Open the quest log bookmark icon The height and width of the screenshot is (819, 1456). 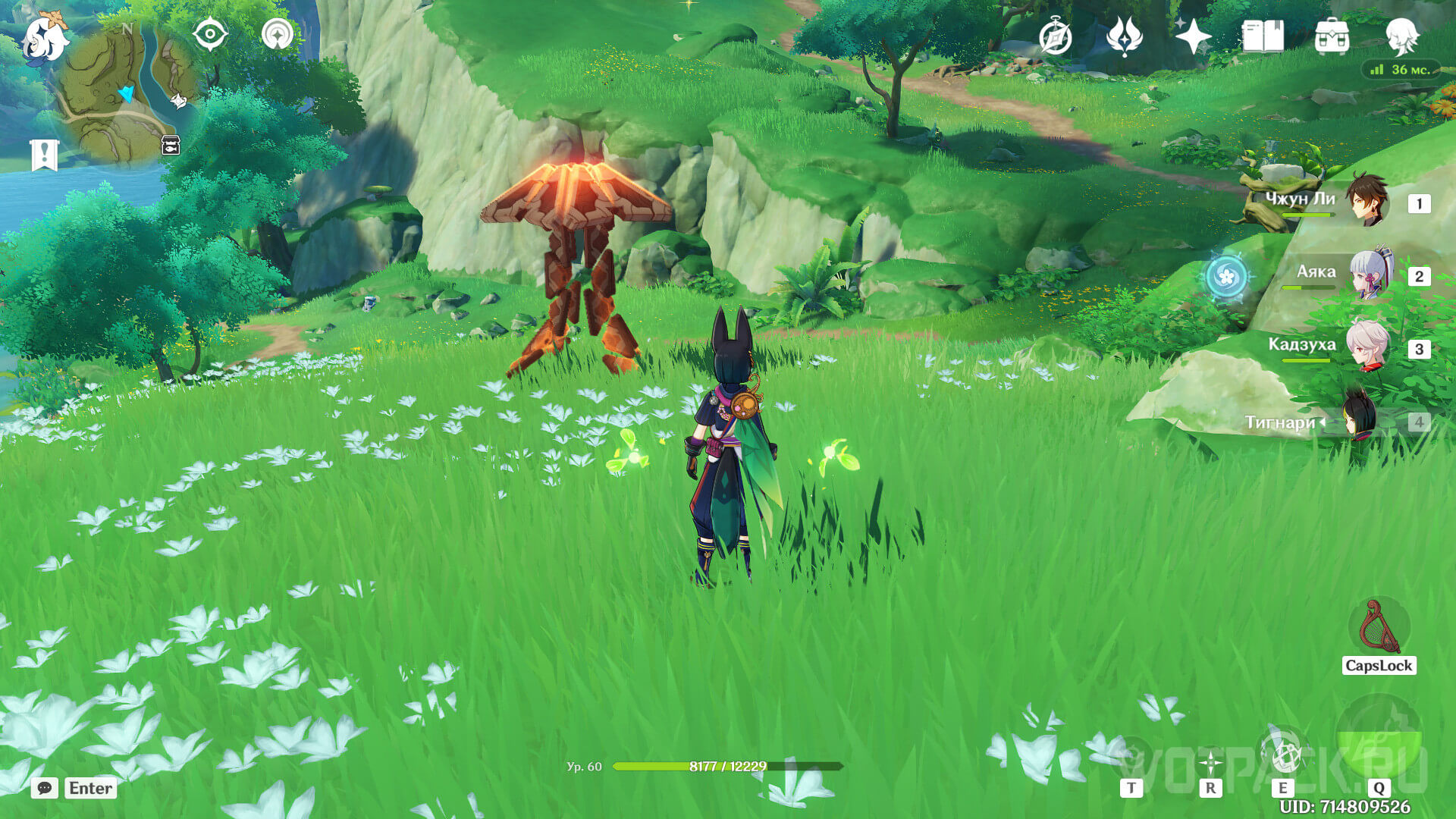point(44,155)
